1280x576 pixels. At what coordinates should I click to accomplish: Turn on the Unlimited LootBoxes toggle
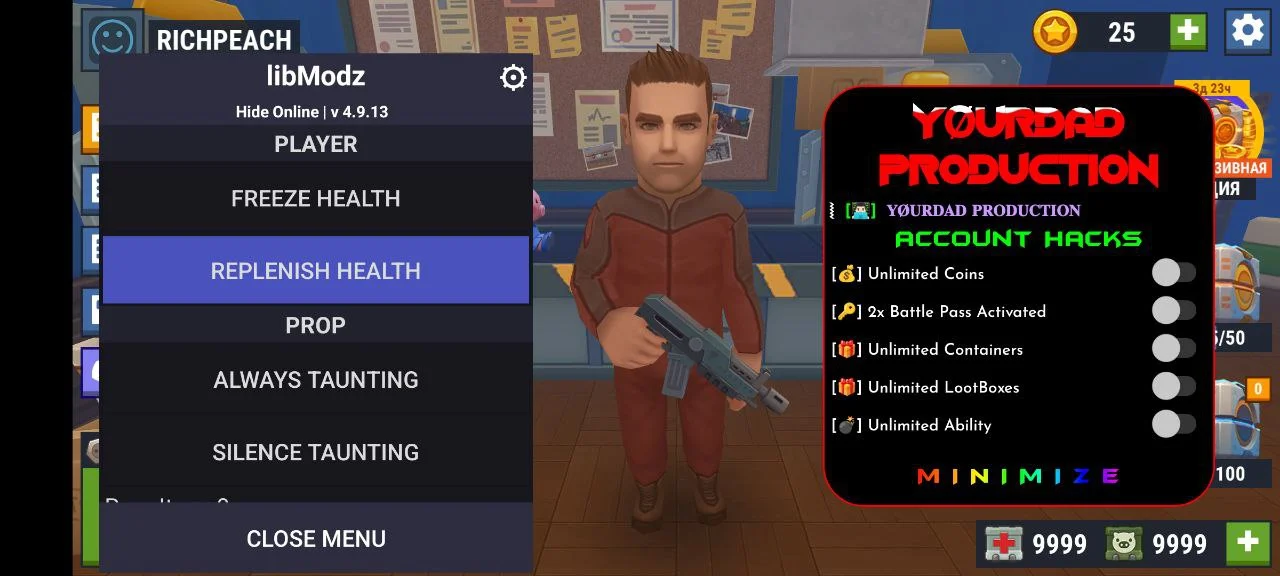1173,387
